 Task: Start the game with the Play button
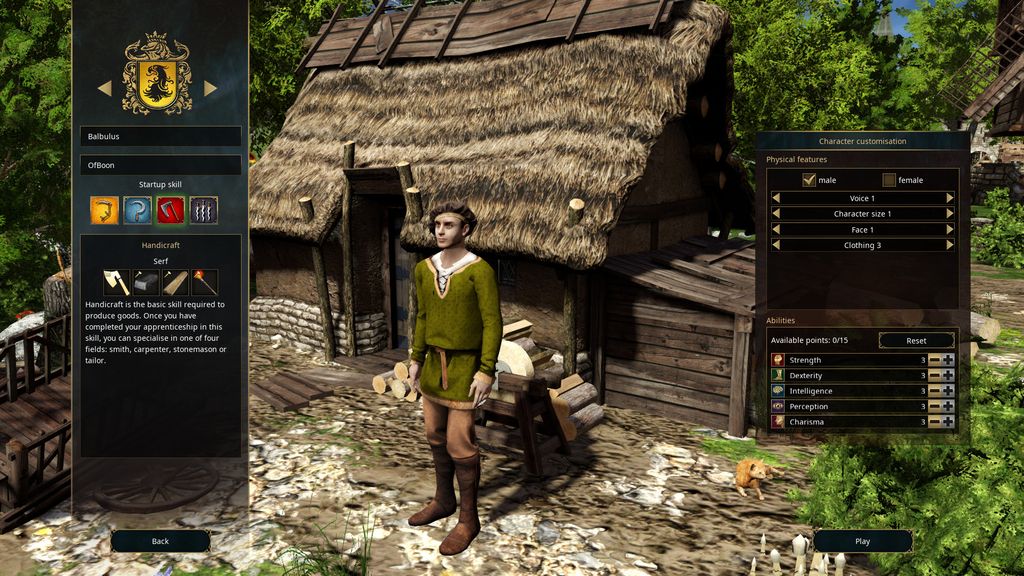[862, 541]
